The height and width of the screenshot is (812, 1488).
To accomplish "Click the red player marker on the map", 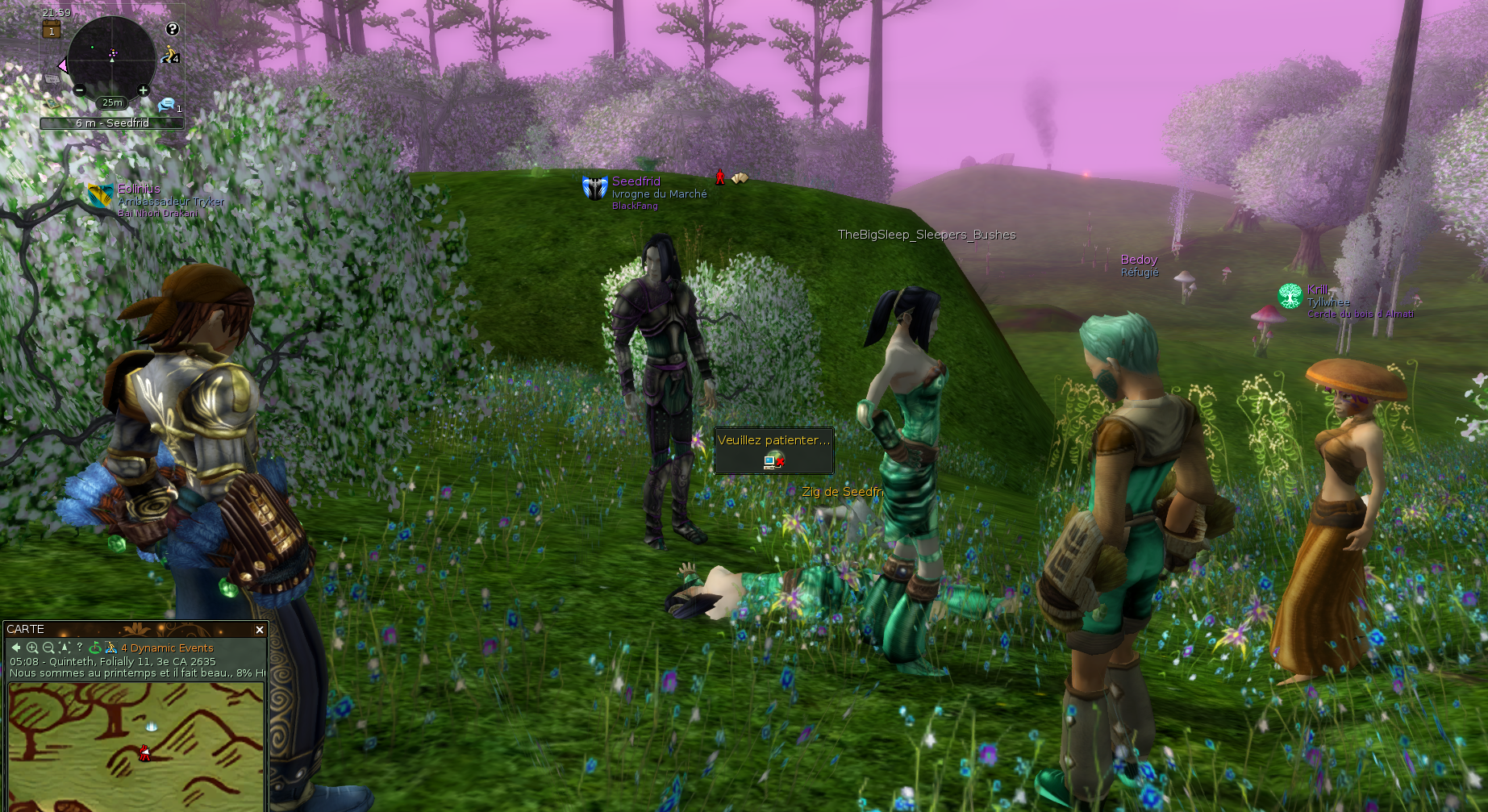I will click(x=144, y=753).
